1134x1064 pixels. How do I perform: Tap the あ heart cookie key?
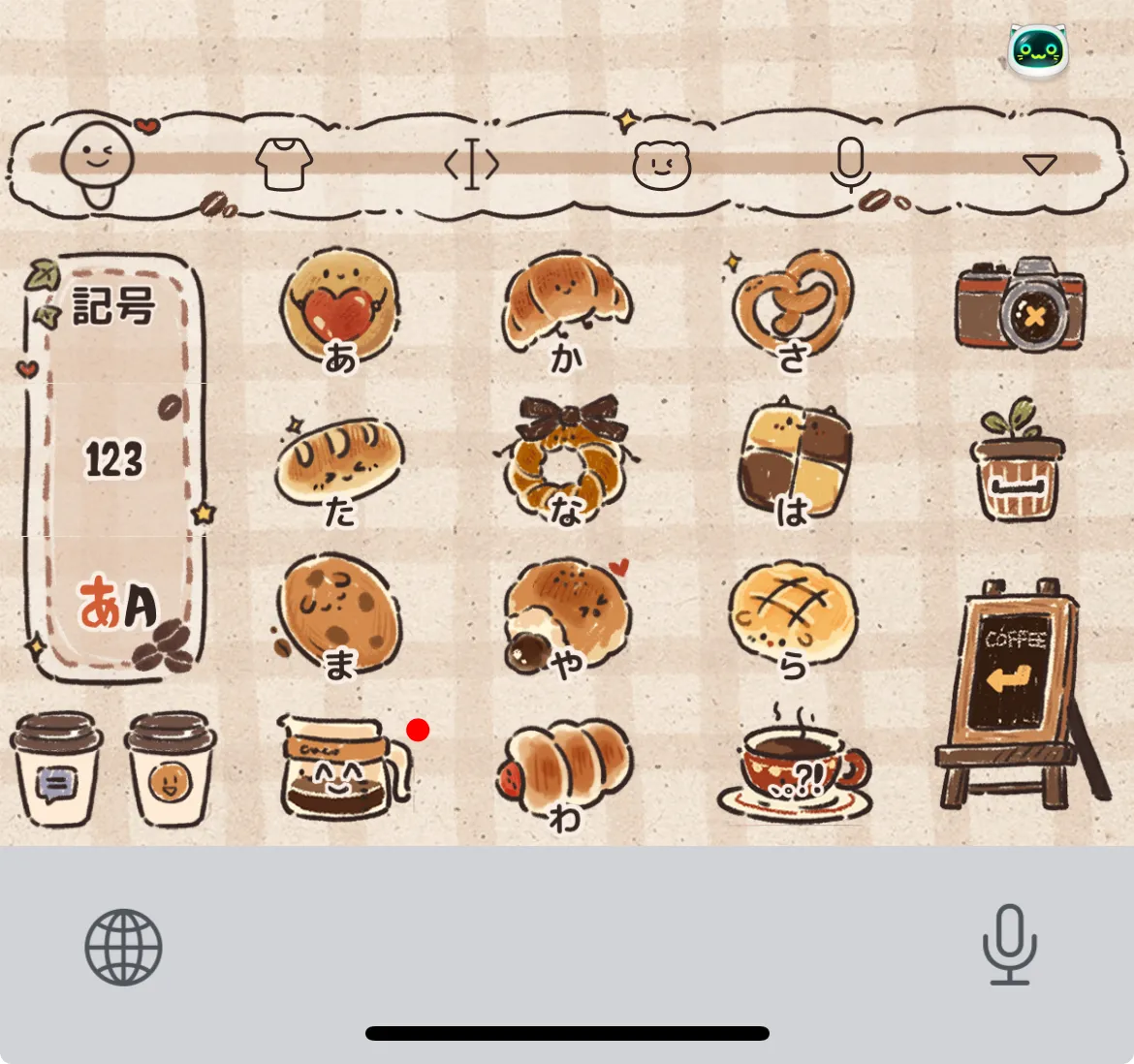point(339,312)
